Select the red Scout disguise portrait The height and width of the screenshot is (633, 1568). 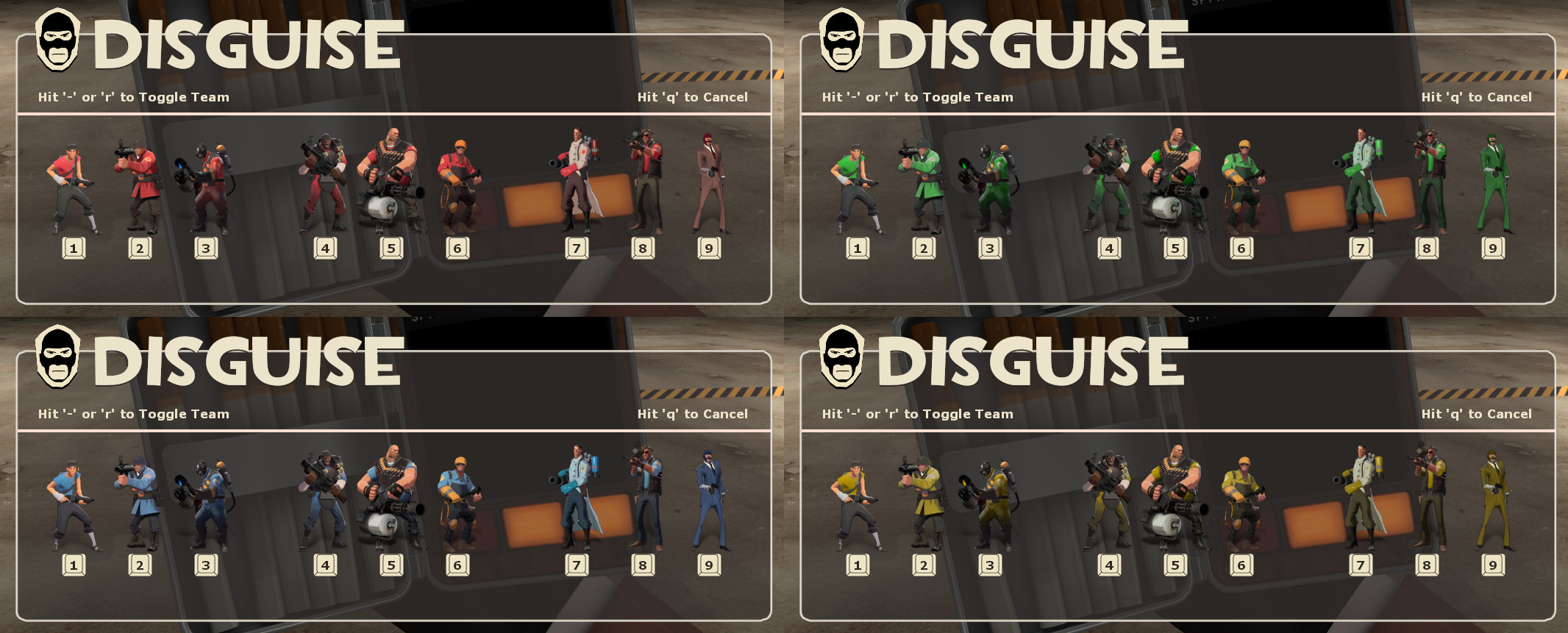pos(71,184)
